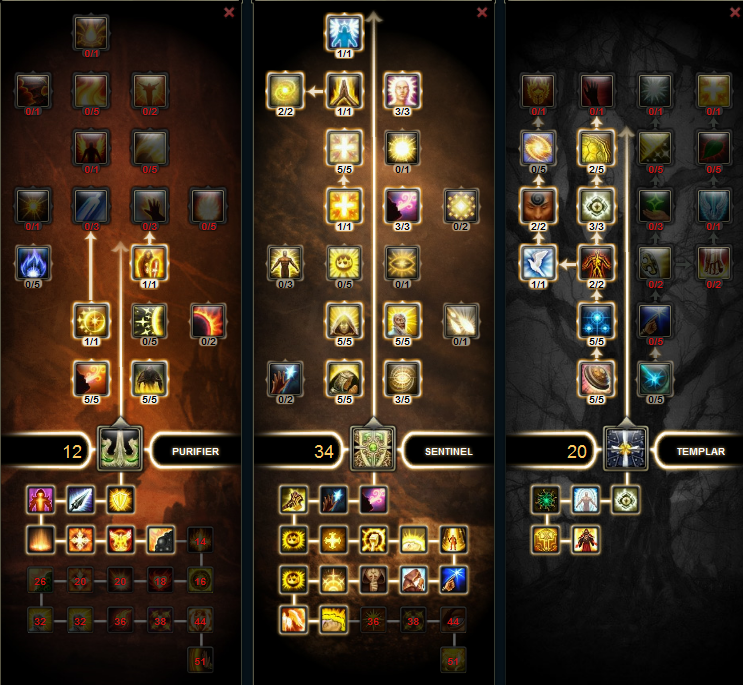
Task: Choose the winged blue figure talent
Action: coord(342,32)
